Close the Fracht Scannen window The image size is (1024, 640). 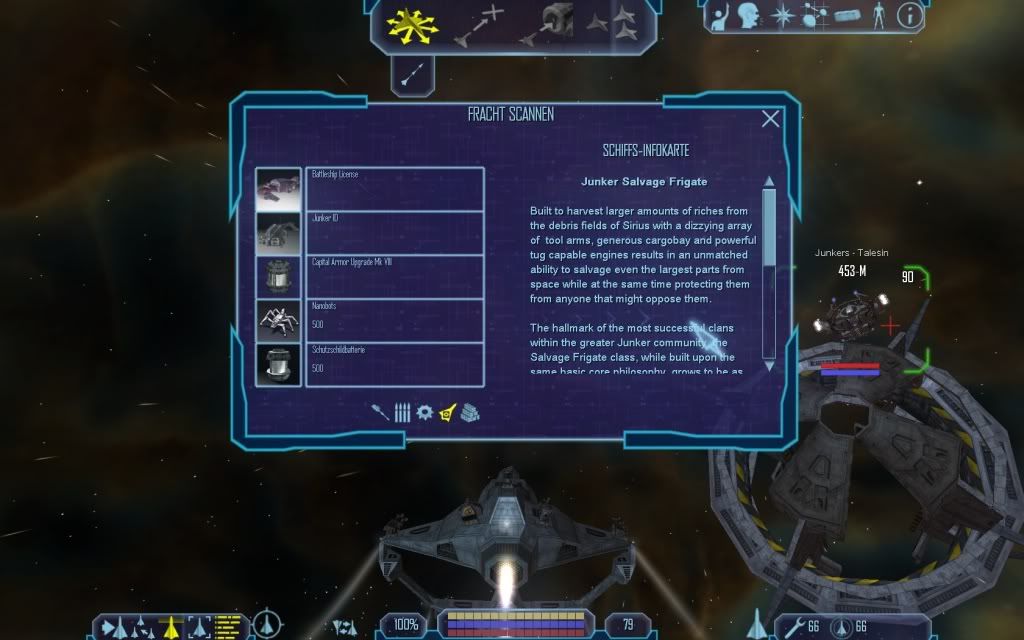[770, 119]
